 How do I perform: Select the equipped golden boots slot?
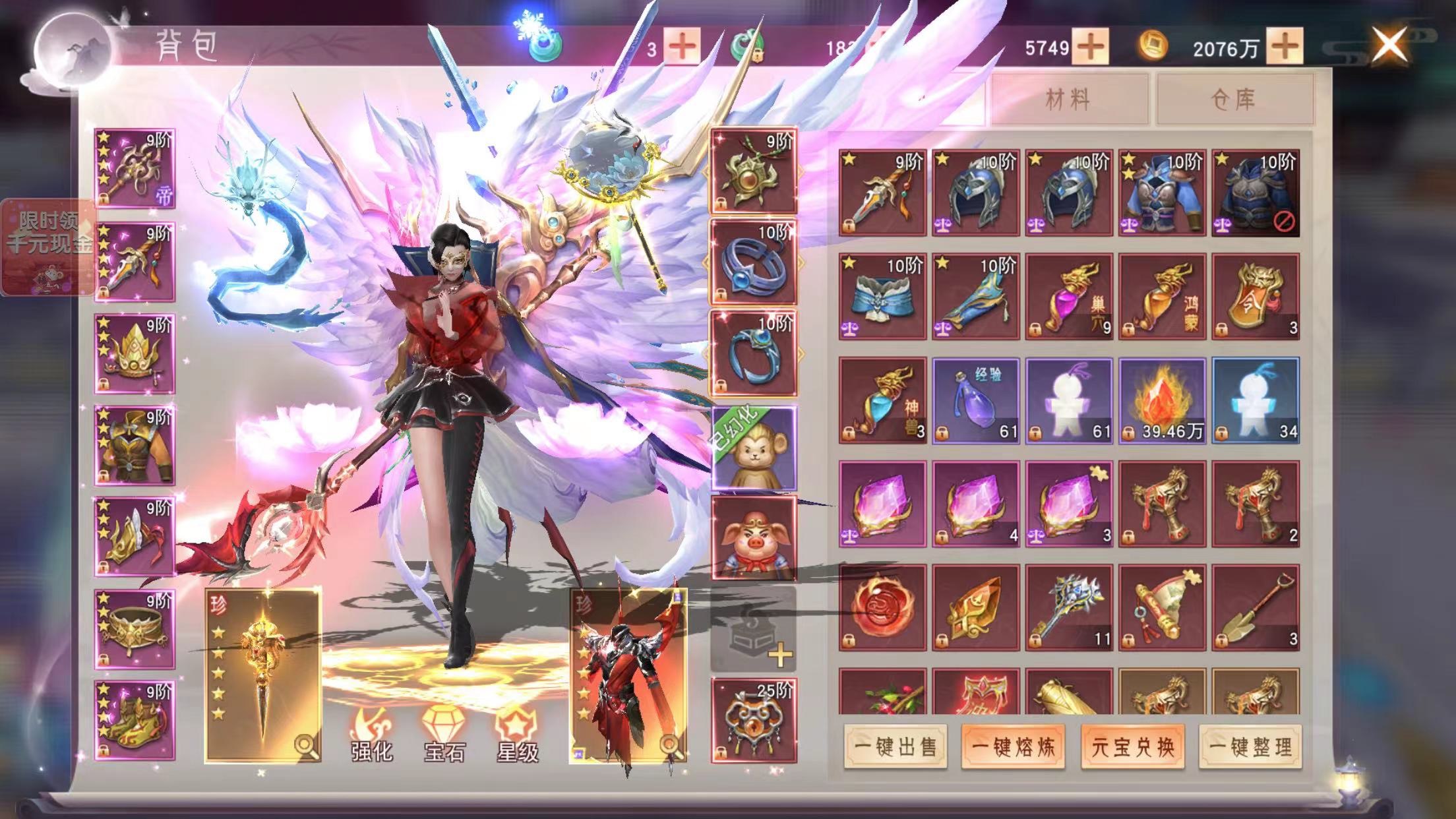[x=135, y=721]
